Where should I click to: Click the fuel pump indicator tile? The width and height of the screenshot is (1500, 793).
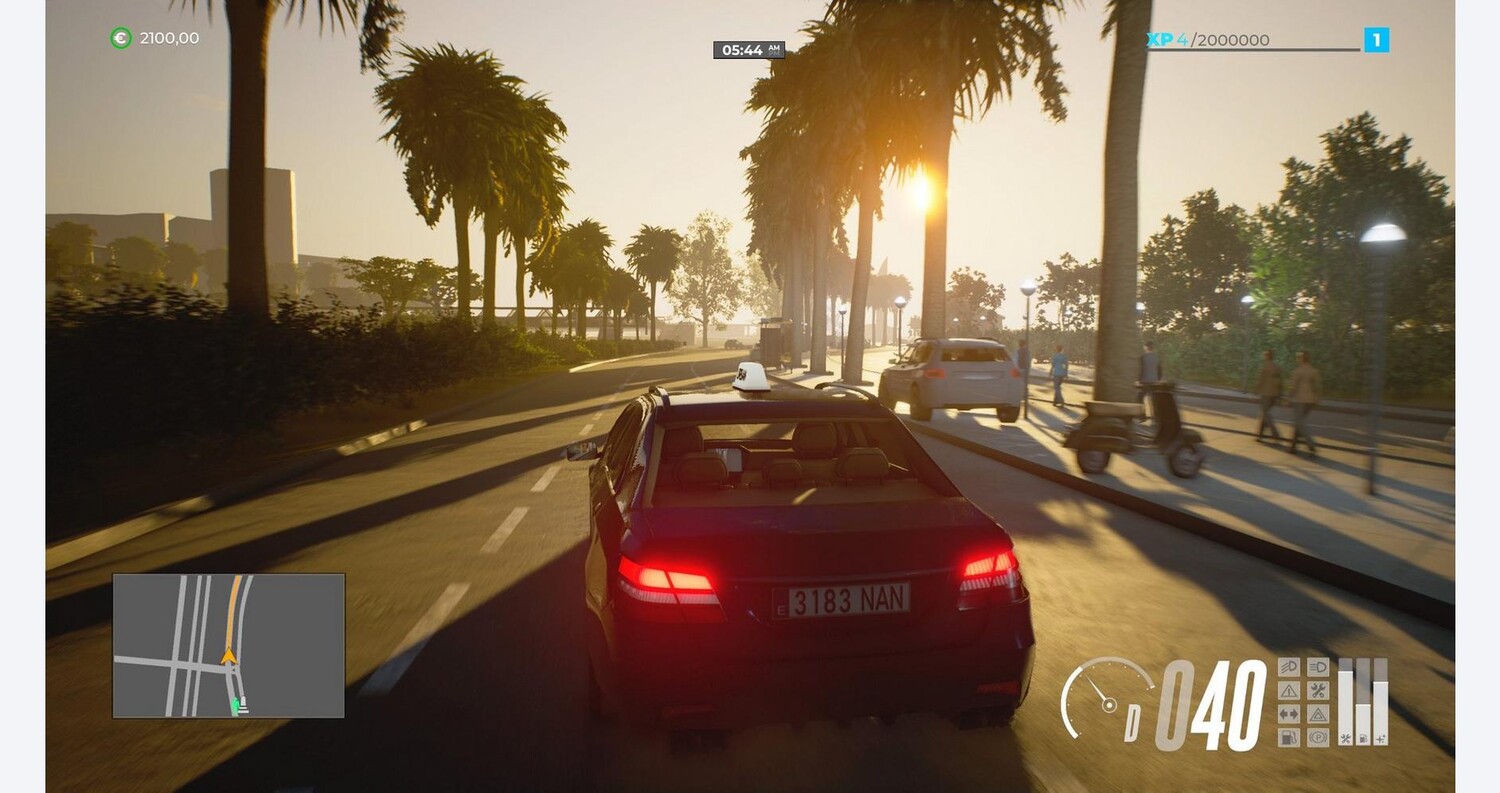[x=1289, y=738]
